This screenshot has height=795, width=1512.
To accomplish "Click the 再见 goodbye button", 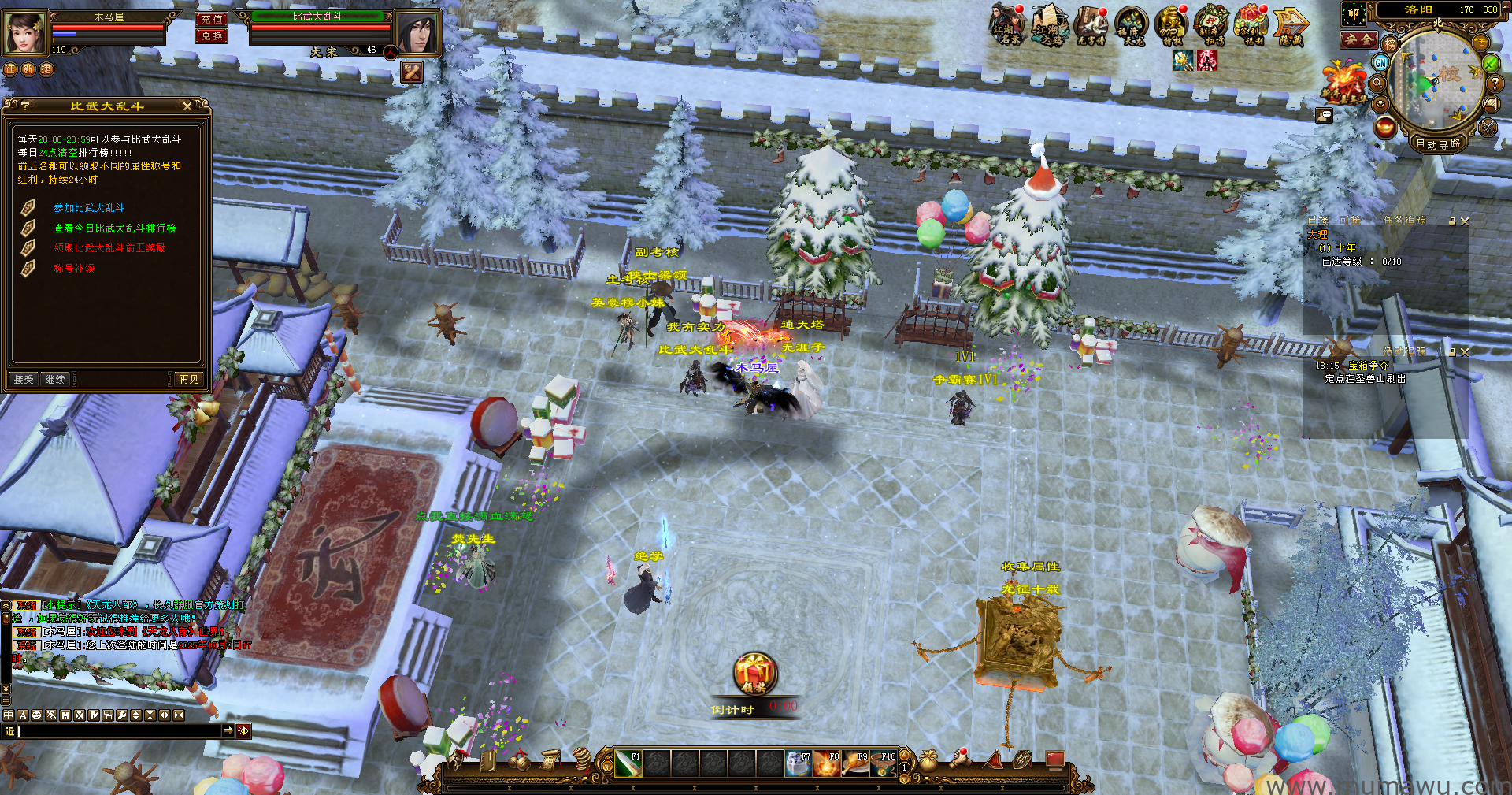I will (189, 380).
